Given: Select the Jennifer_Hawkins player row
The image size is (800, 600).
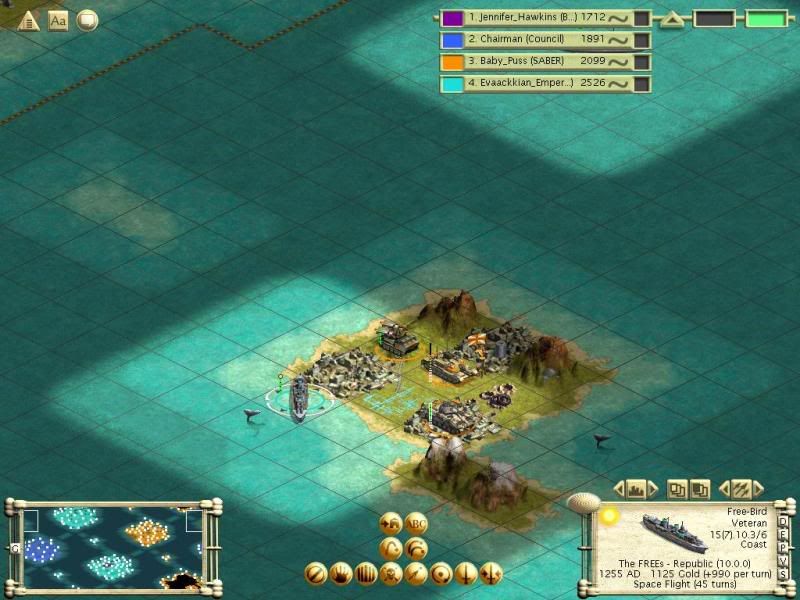Looking at the screenshot, I should click(x=535, y=18).
